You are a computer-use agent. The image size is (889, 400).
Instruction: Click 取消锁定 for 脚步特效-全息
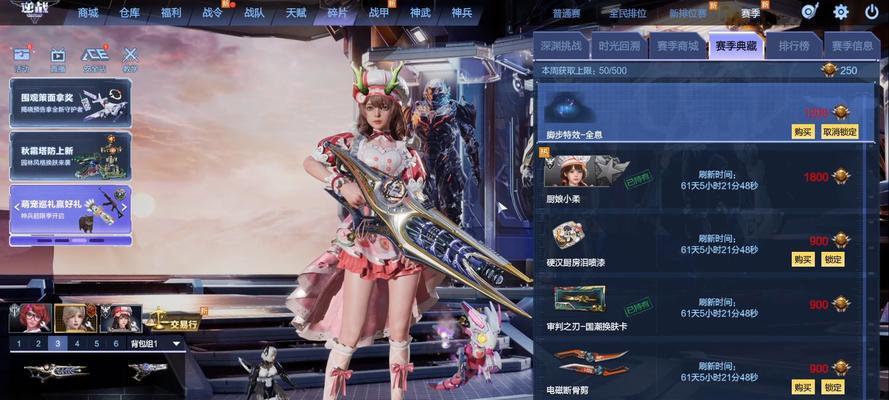tap(839, 131)
